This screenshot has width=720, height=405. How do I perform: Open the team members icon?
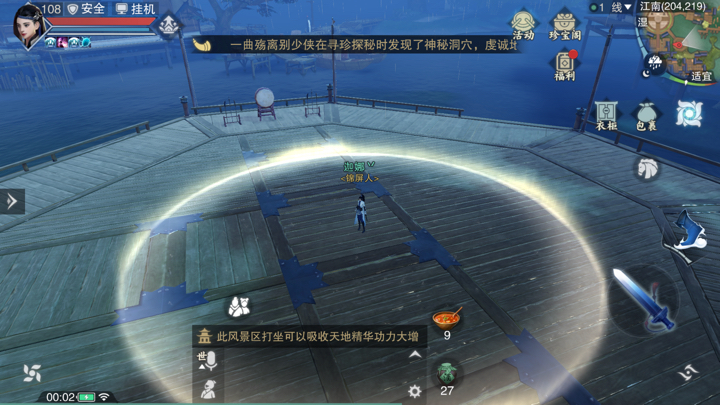click(x=238, y=305)
